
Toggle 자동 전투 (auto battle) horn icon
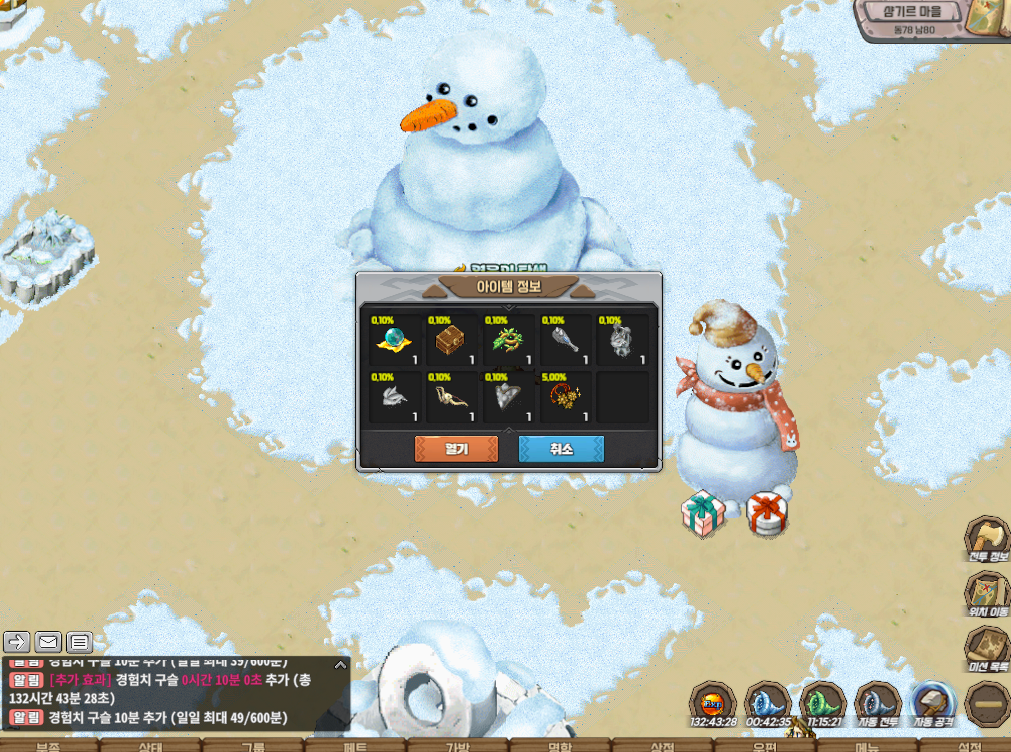click(877, 704)
